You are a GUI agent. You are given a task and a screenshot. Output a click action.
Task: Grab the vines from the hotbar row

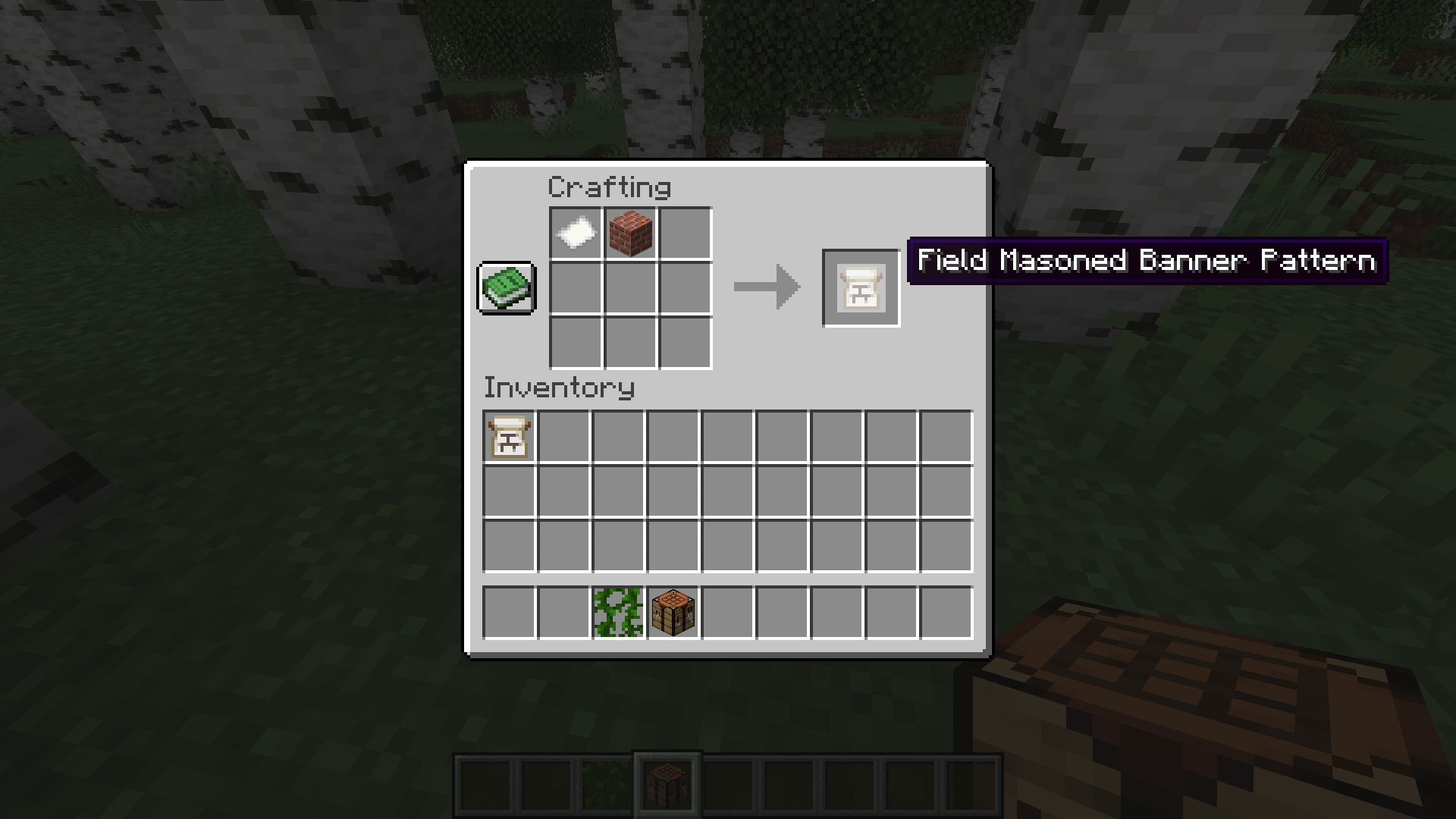click(617, 613)
